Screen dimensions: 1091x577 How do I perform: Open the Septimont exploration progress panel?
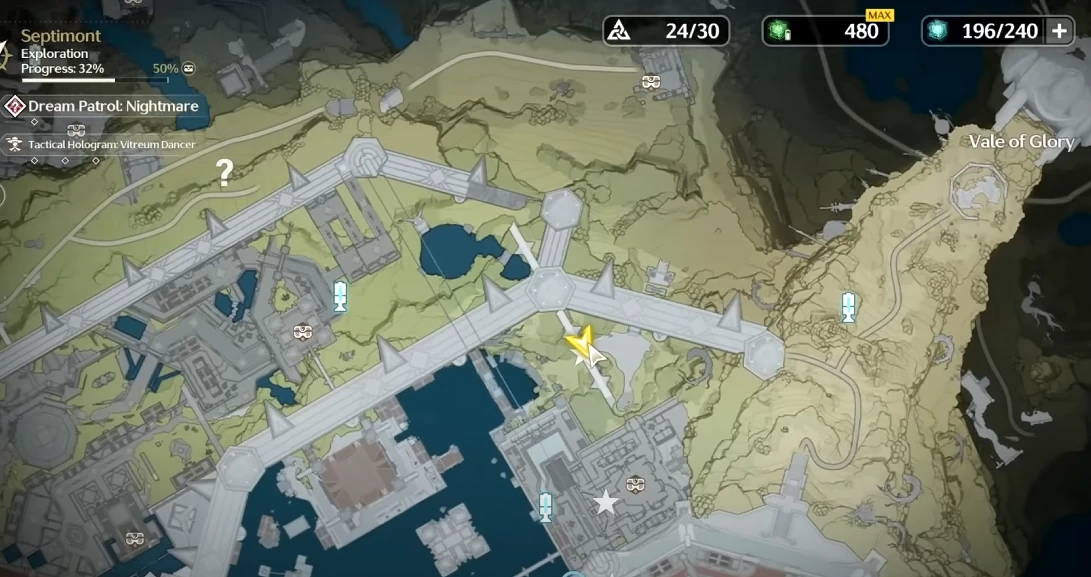62,52
